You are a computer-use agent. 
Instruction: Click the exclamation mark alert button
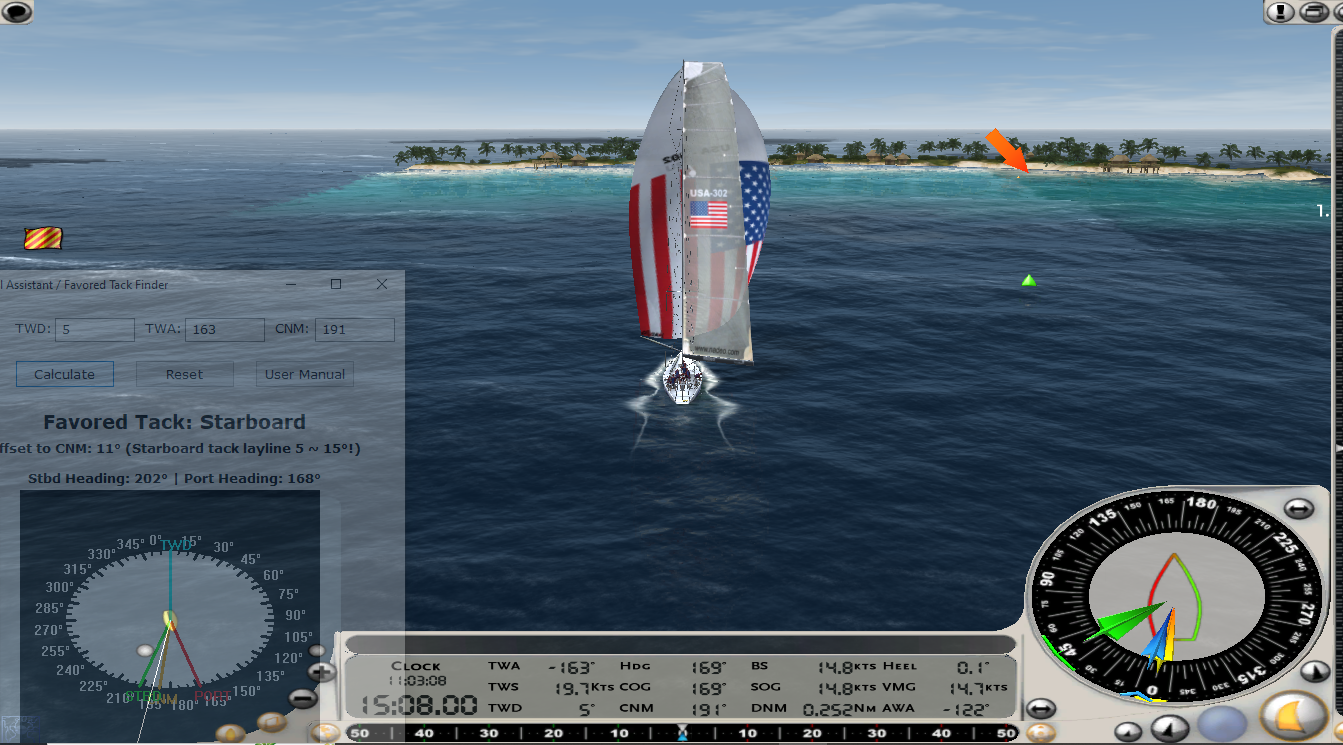pos(1280,12)
